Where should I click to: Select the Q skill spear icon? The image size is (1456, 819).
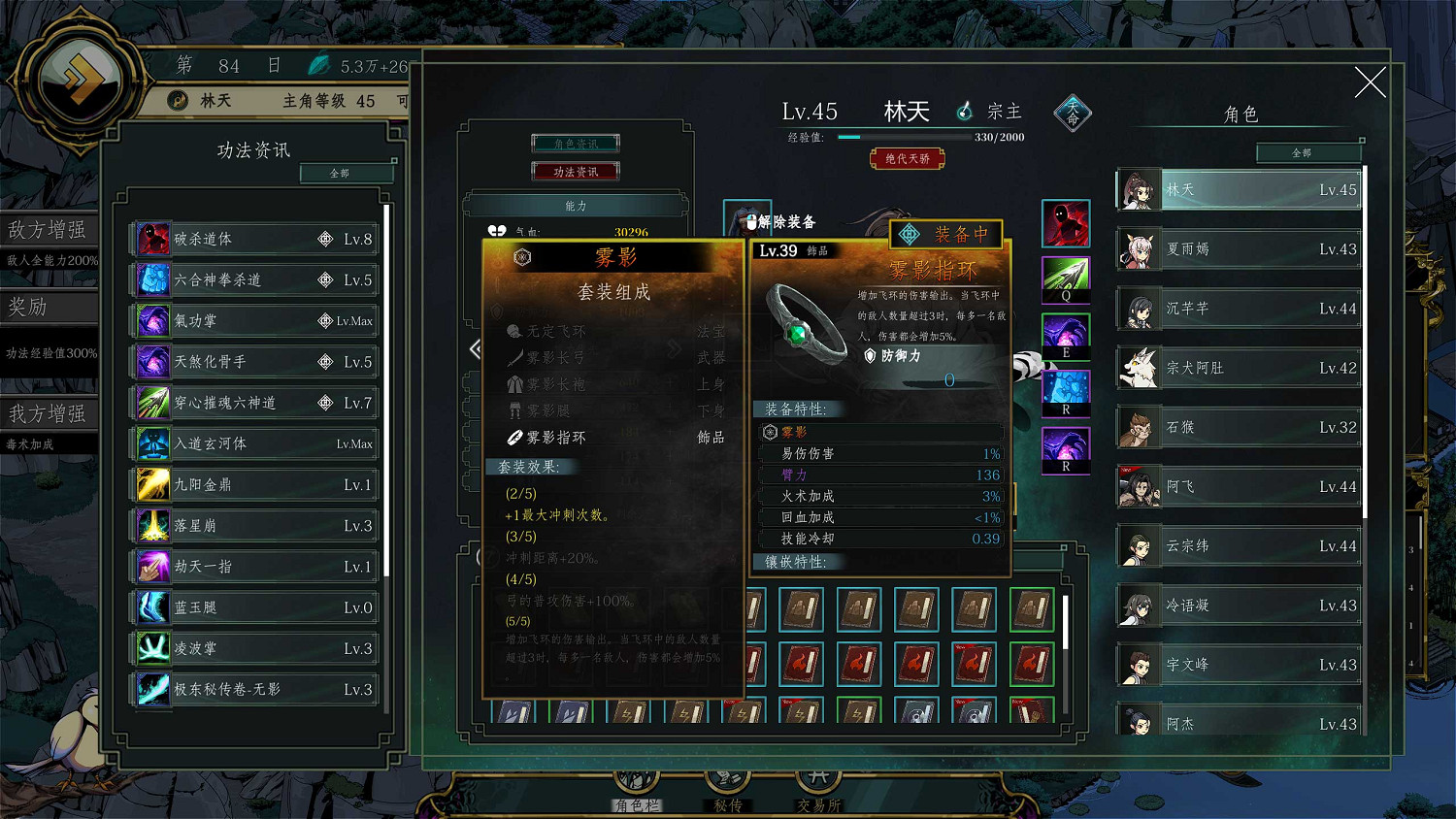point(1066,278)
